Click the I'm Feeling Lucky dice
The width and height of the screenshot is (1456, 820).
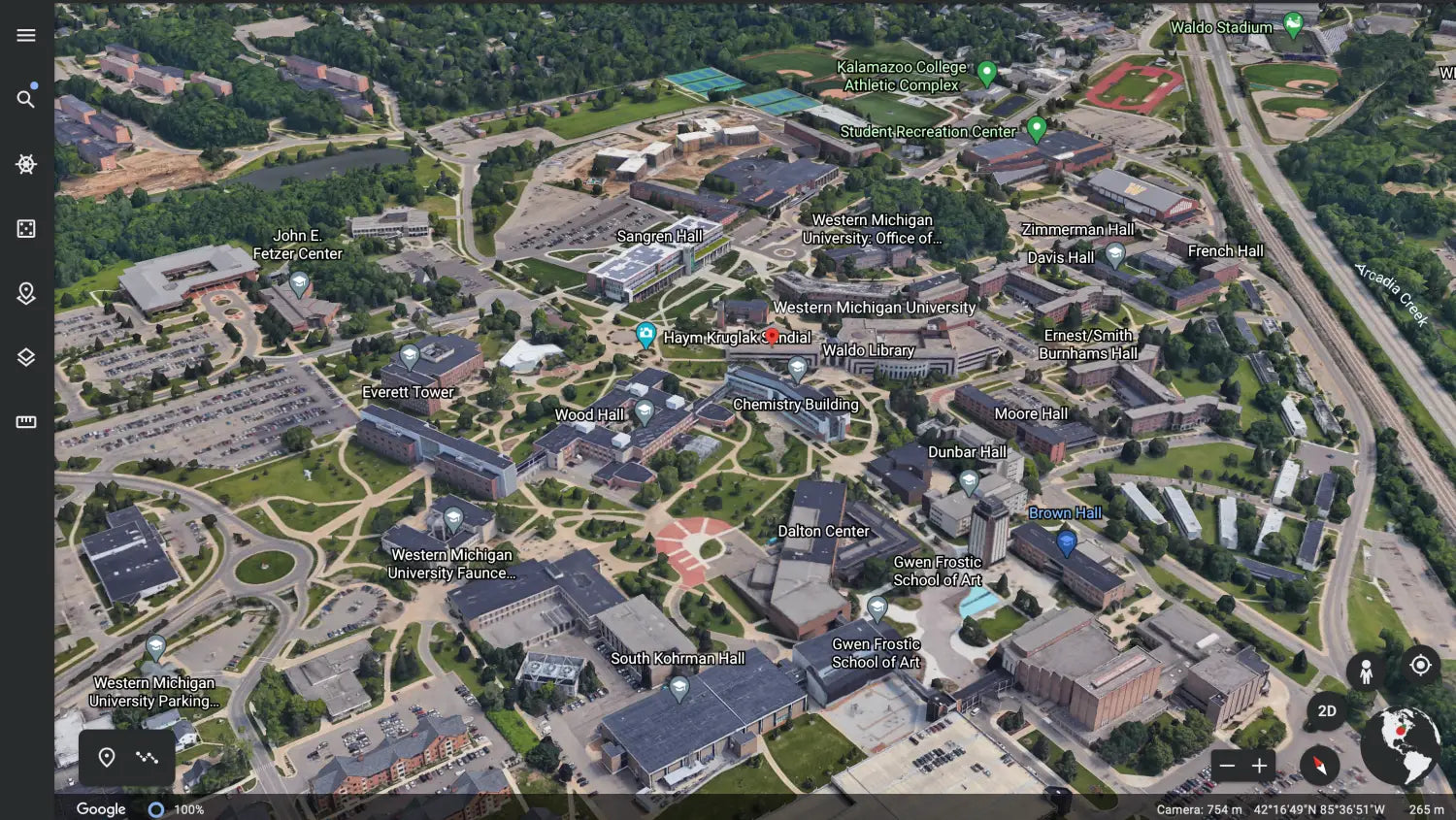tap(26, 228)
